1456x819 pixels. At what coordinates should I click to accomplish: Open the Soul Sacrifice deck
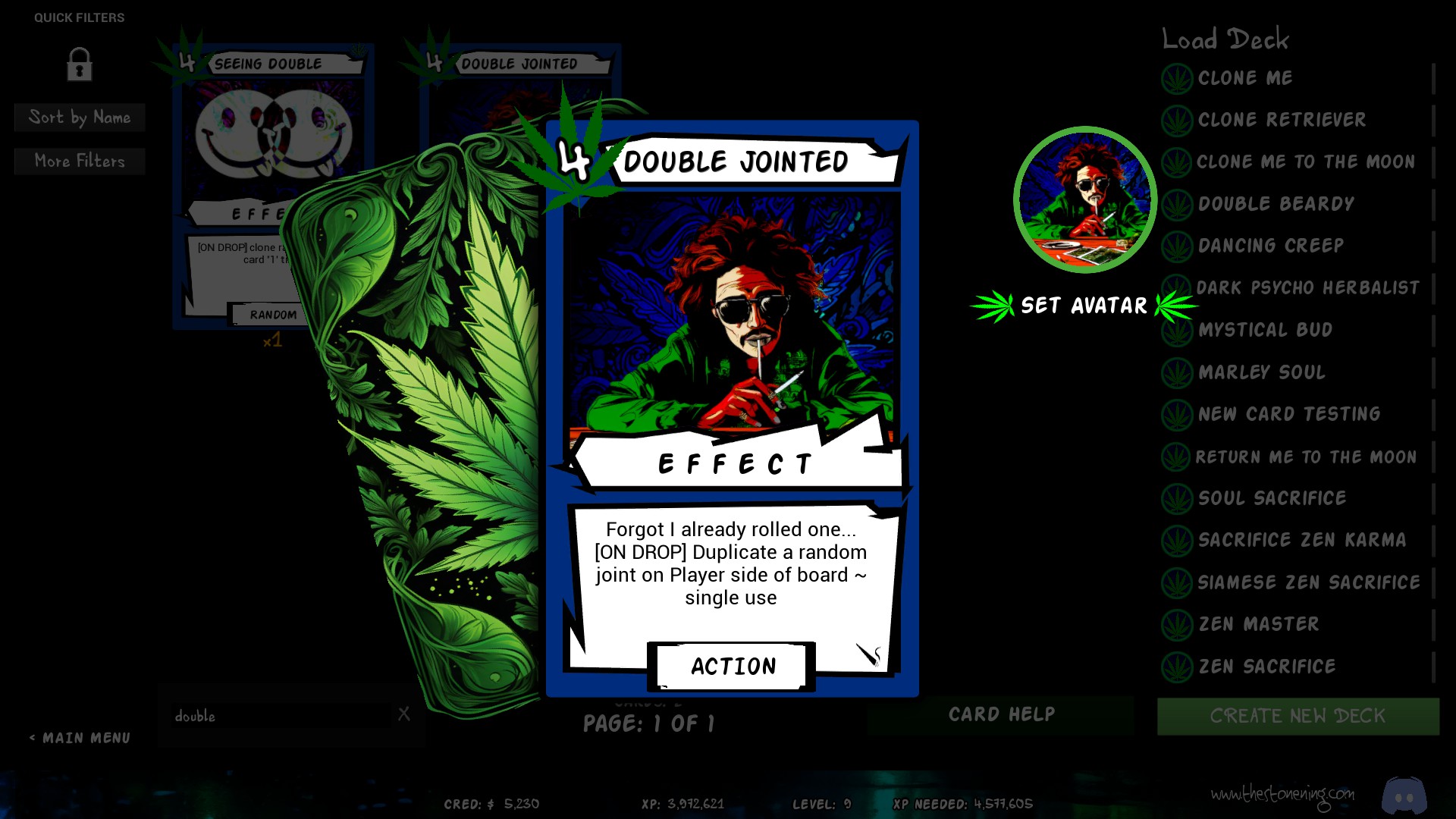click(1272, 498)
